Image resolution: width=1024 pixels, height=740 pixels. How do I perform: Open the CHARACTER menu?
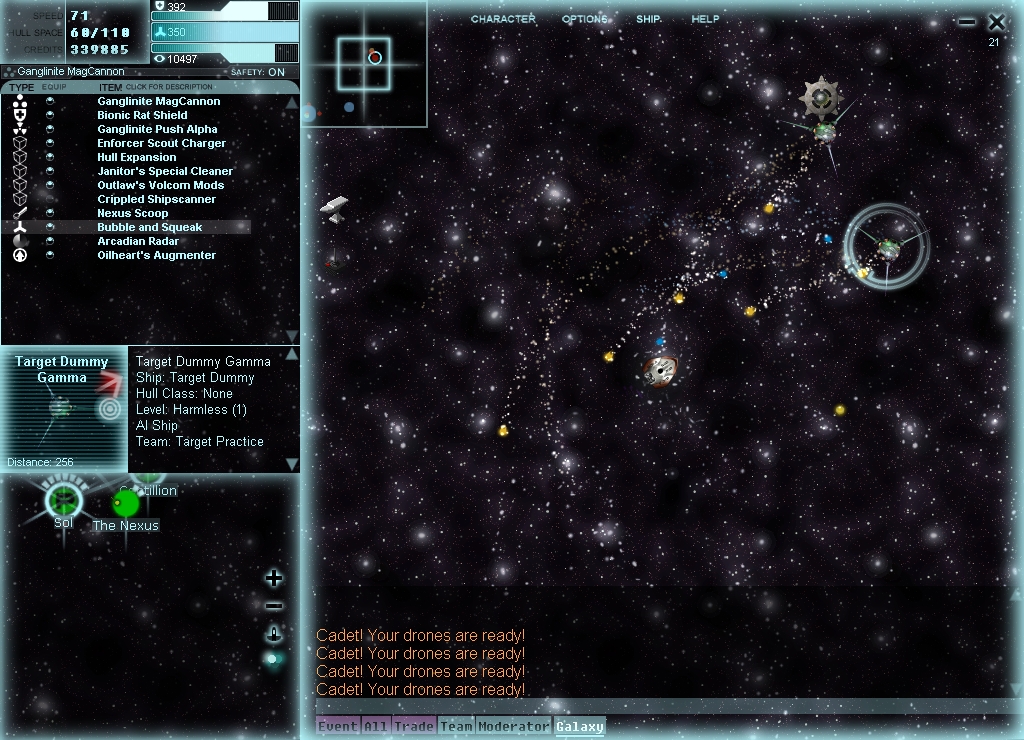pyautogui.click(x=503, y=19)
